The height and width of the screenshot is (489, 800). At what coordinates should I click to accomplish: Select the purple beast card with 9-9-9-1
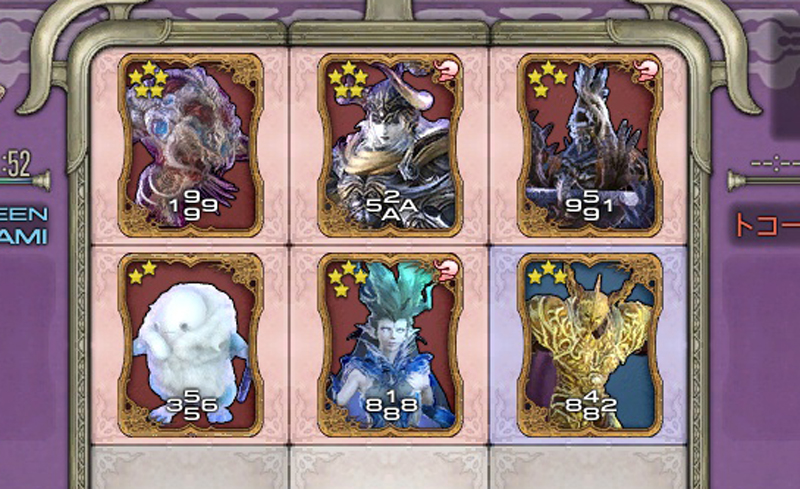point(190,142)
